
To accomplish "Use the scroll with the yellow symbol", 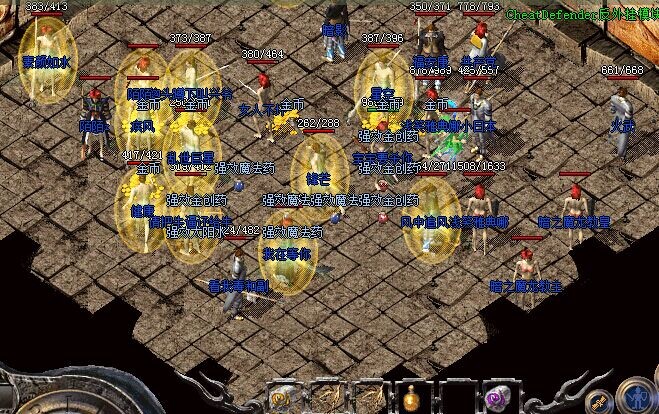I will (284, 396).
